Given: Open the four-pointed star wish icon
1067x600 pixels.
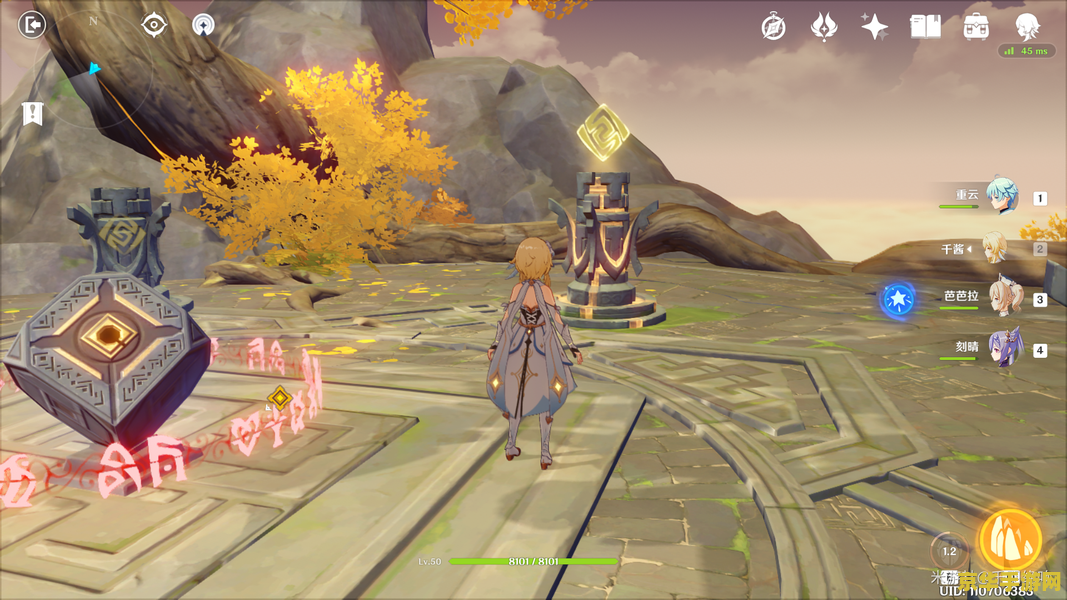Looking at the screenshot, I should point(875,27).
